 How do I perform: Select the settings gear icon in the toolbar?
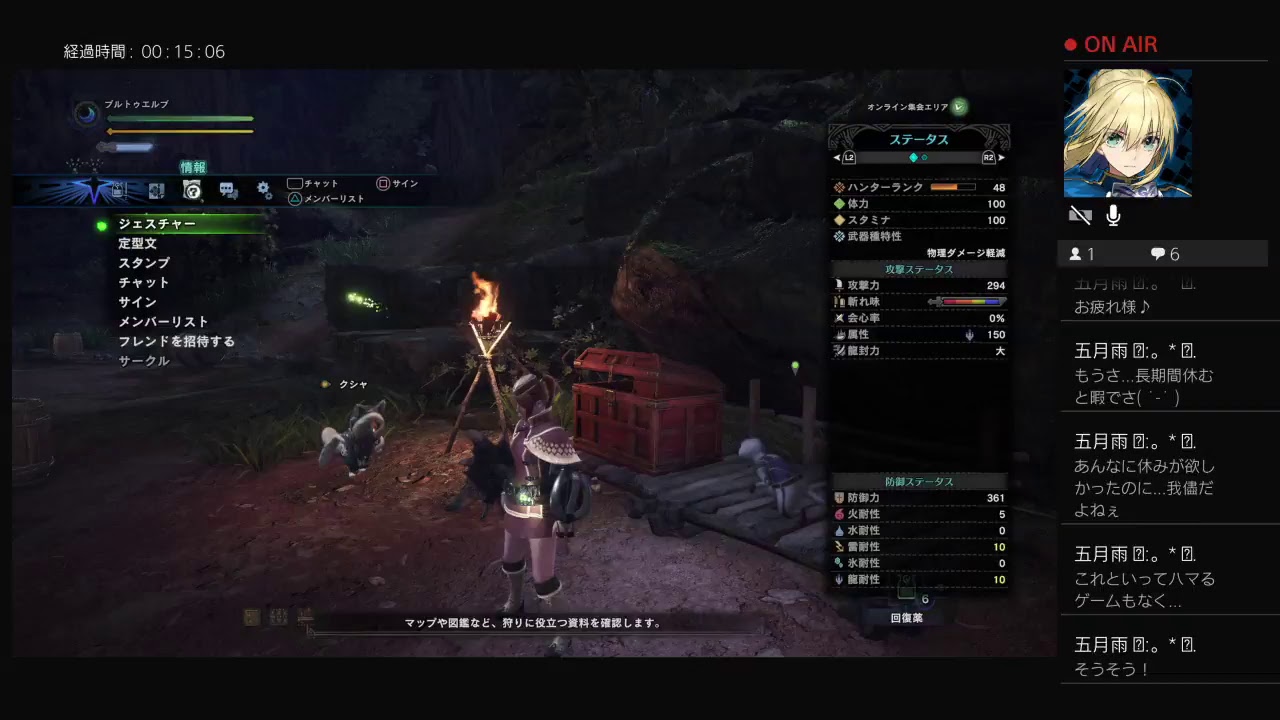262,190
